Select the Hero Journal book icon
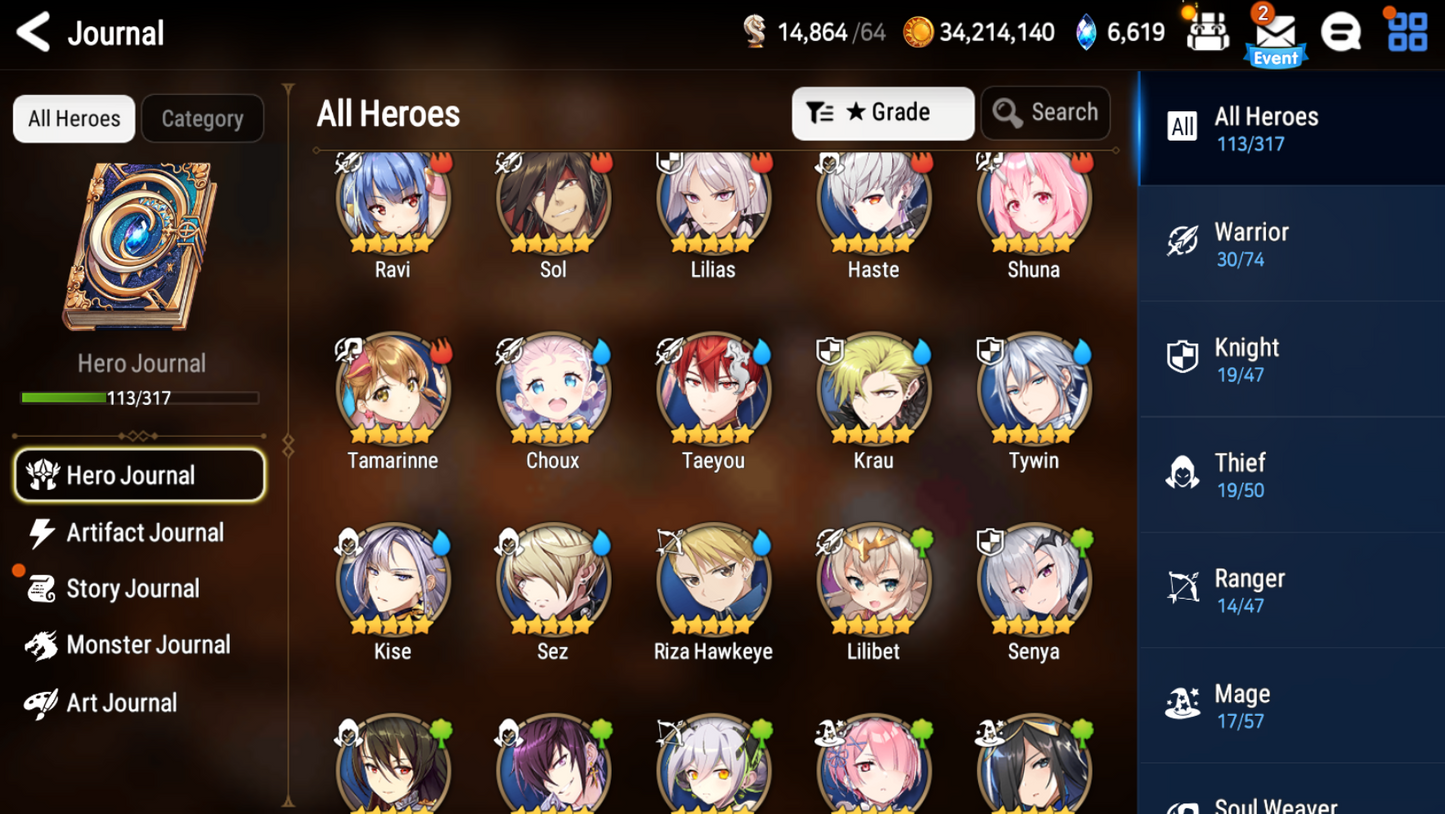1445x814 pixels. tap(140, 245)
